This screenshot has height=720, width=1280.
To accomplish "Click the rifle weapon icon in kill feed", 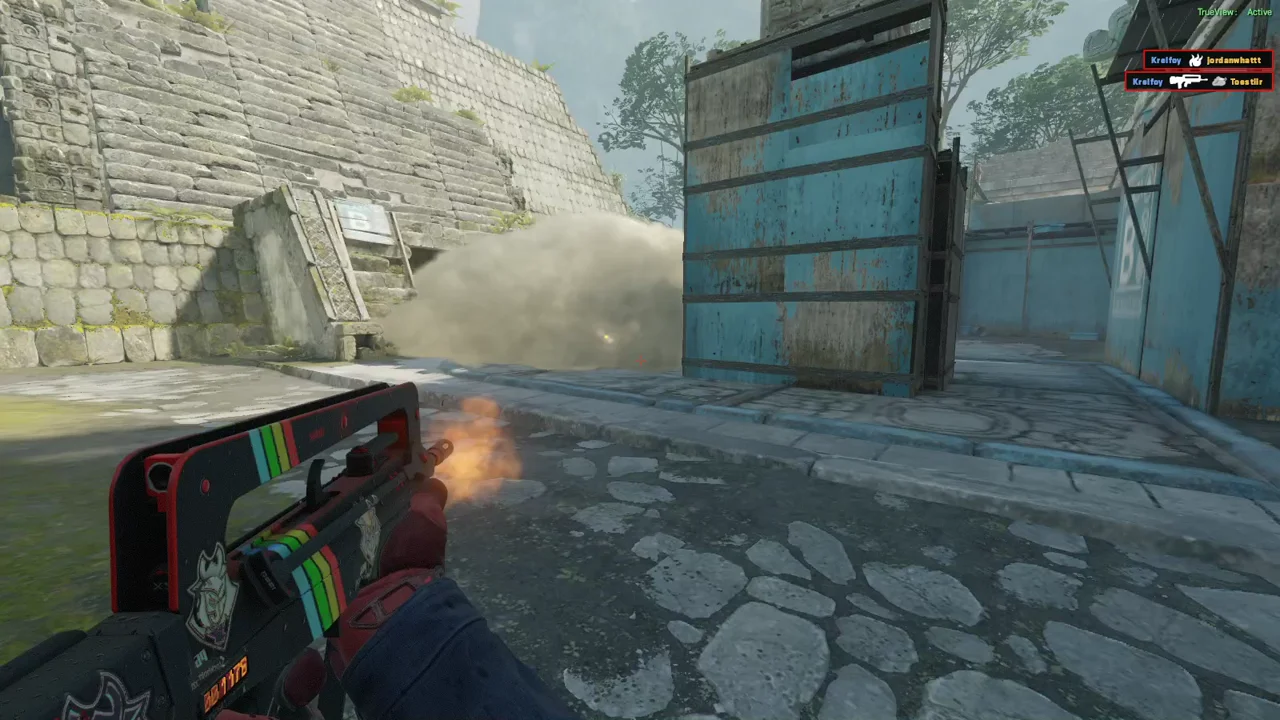I will click(1187, 81).
